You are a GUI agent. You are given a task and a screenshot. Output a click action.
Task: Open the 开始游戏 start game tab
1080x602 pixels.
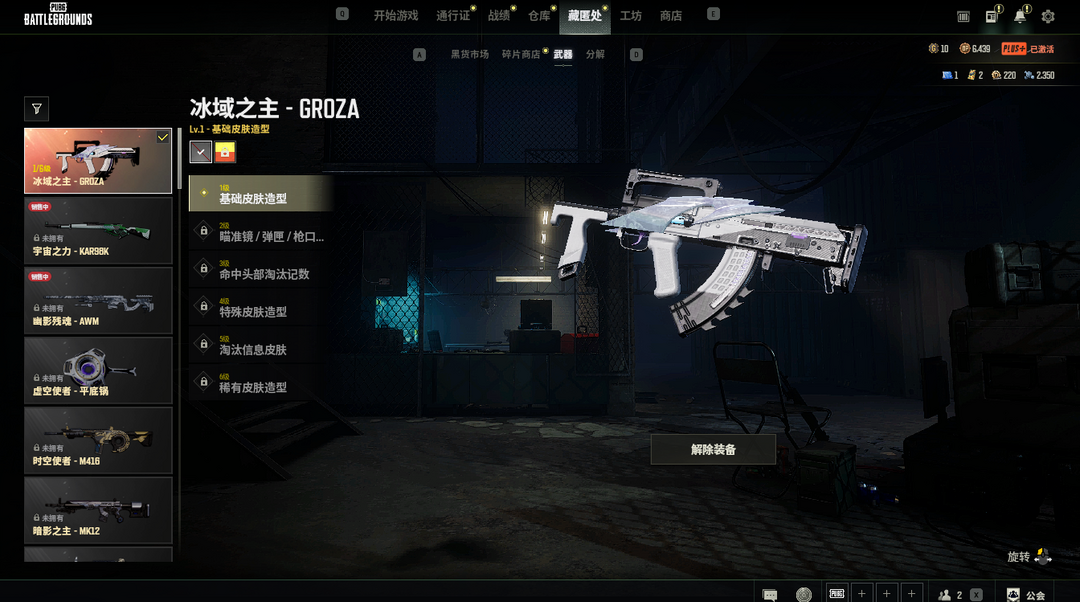(x=395, y=16)
